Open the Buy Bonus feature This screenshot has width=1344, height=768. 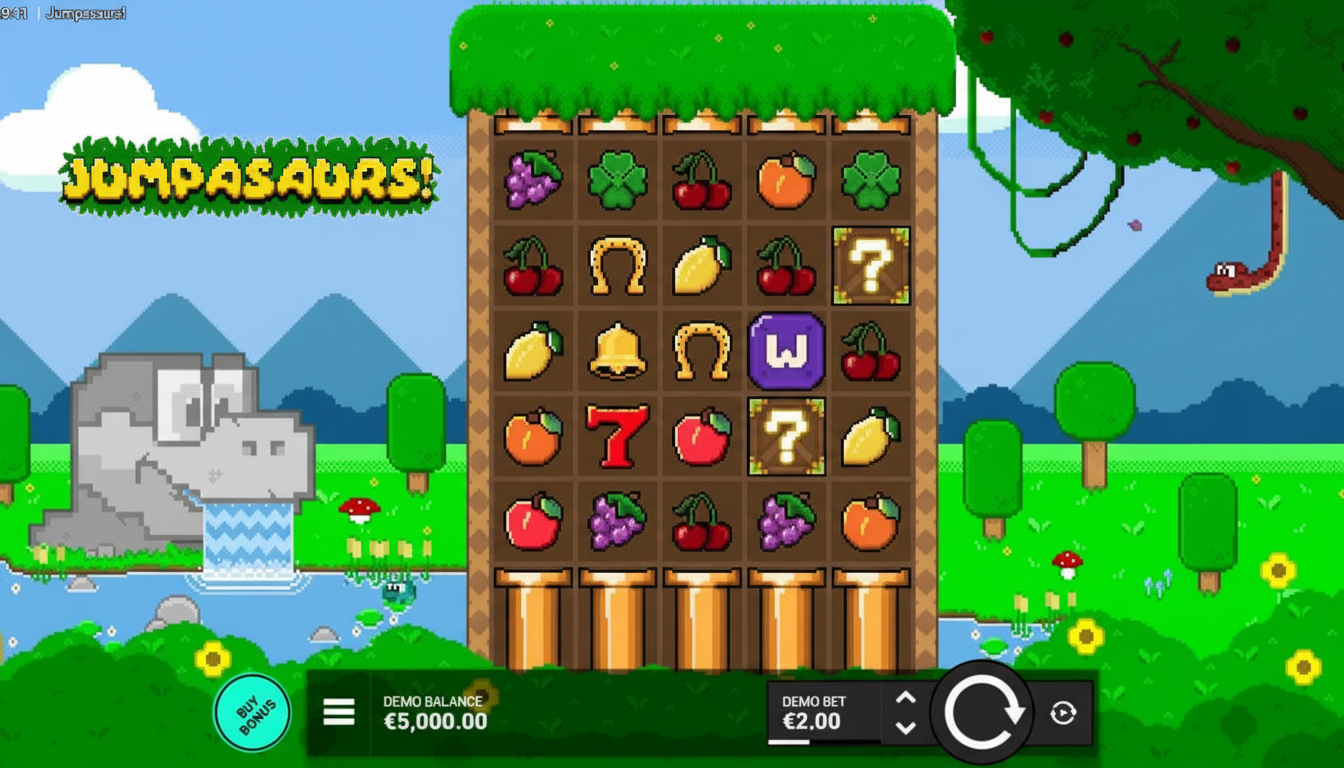point(253,712)
